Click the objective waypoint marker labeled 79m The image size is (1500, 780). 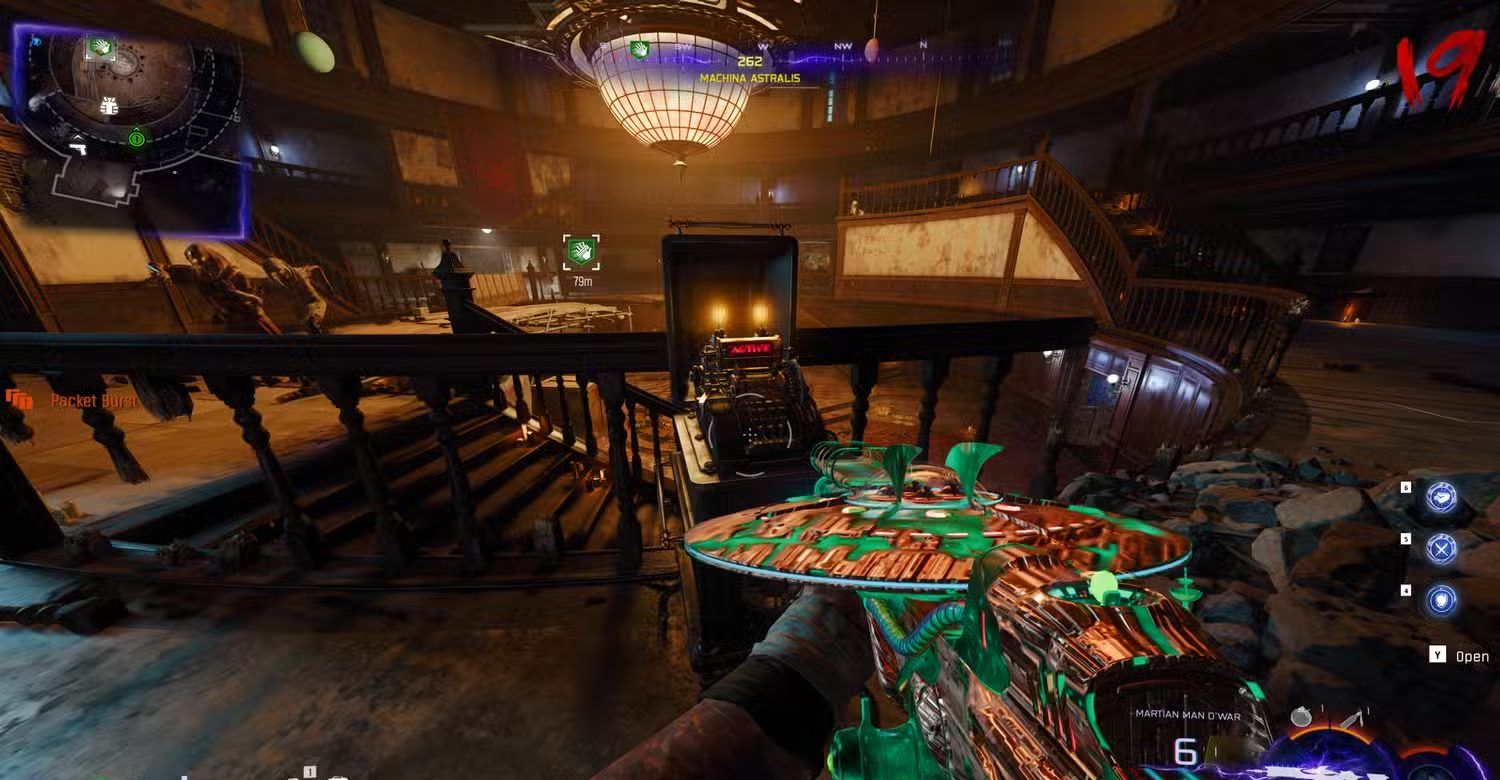(581, 252)
